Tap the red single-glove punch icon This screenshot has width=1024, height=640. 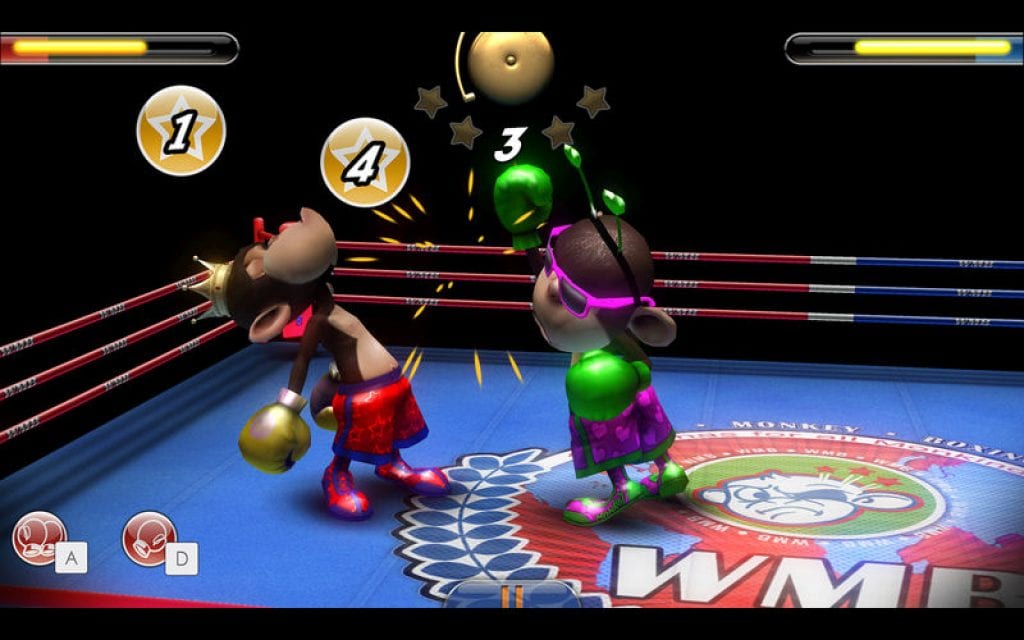point(148,537)
